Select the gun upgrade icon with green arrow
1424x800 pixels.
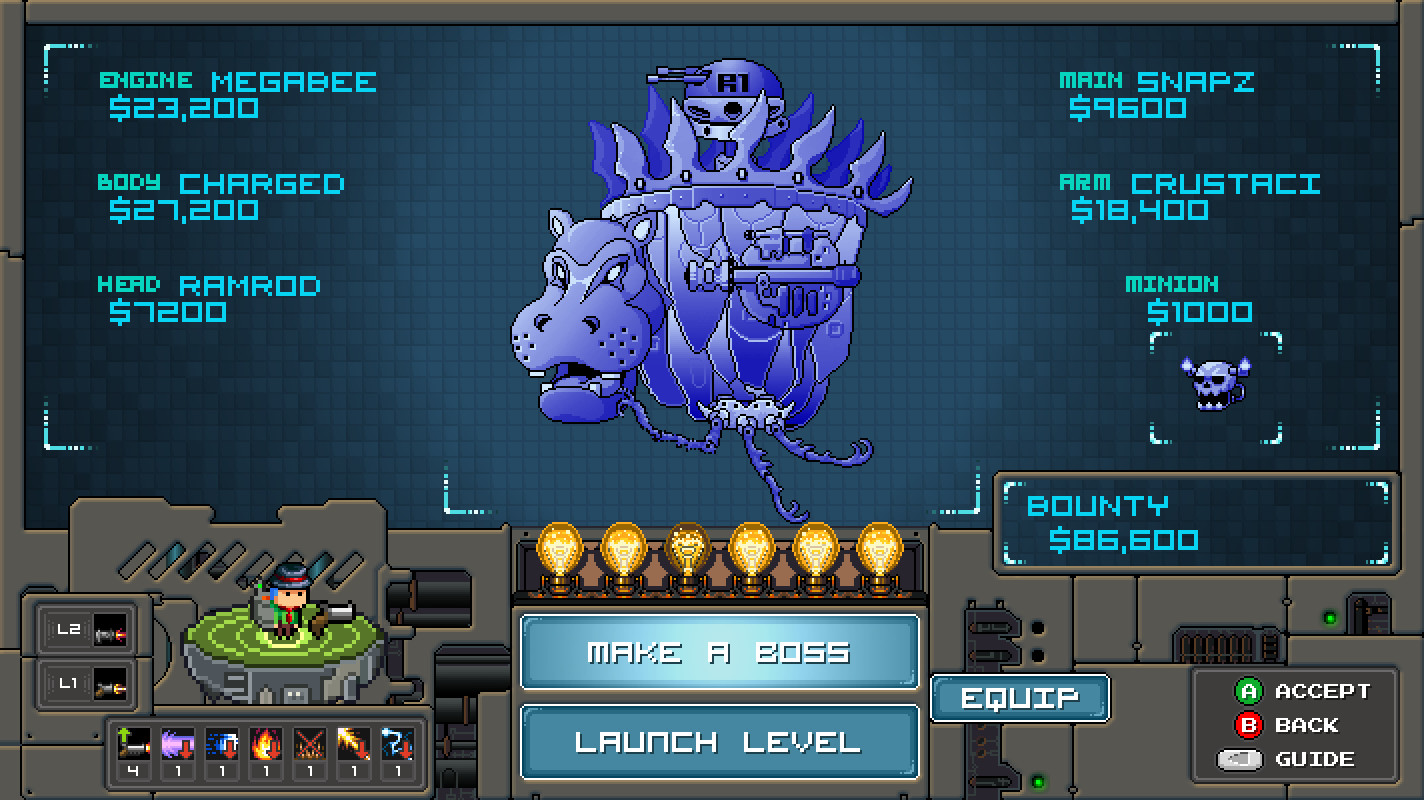pyautogui.click(x=135, y=742)
